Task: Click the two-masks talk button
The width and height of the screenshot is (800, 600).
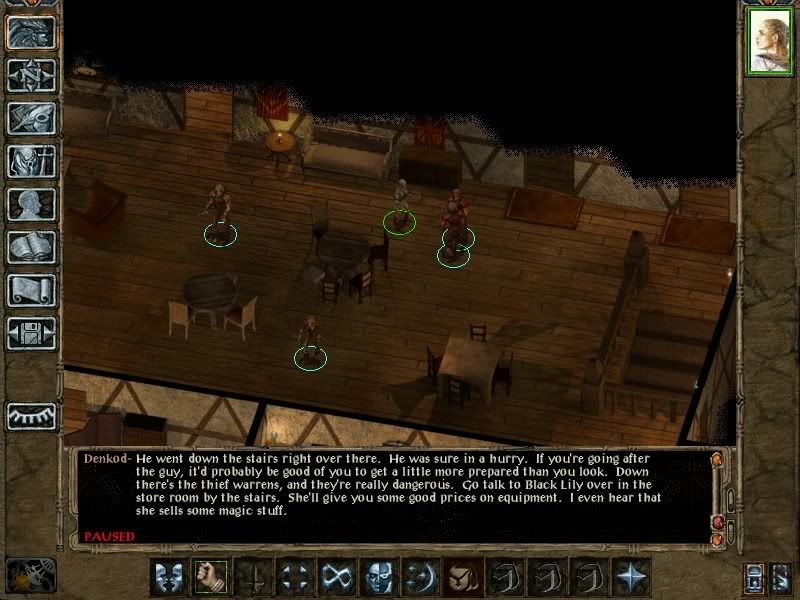Action: tap(169, 577)
